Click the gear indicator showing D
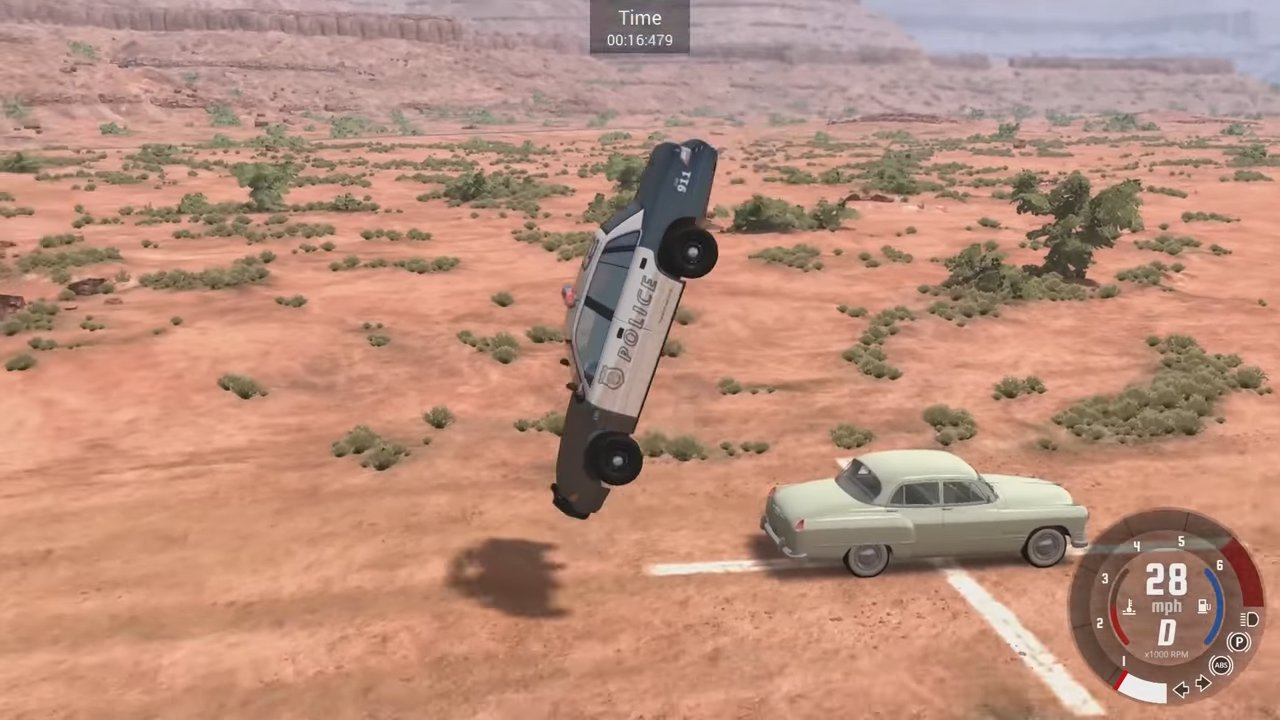 point(1167,630)
